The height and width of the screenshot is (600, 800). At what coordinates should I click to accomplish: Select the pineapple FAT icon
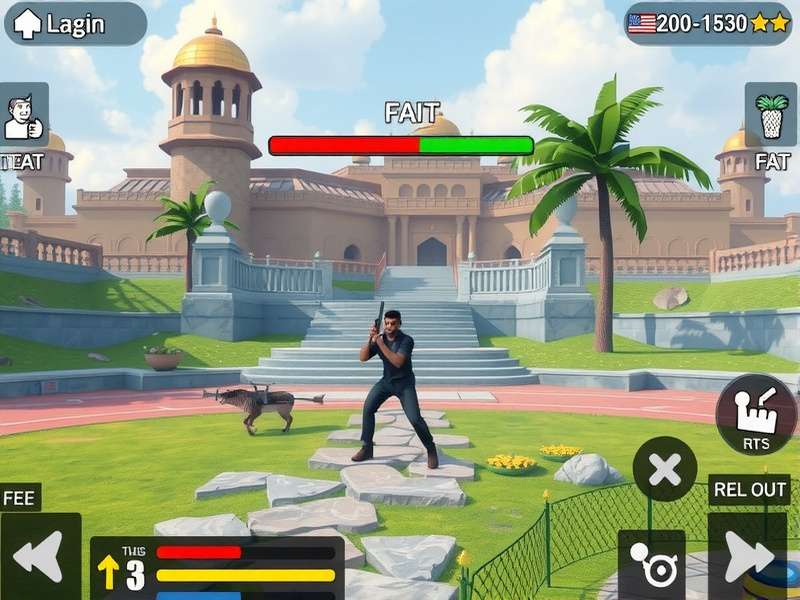(771, 116)
